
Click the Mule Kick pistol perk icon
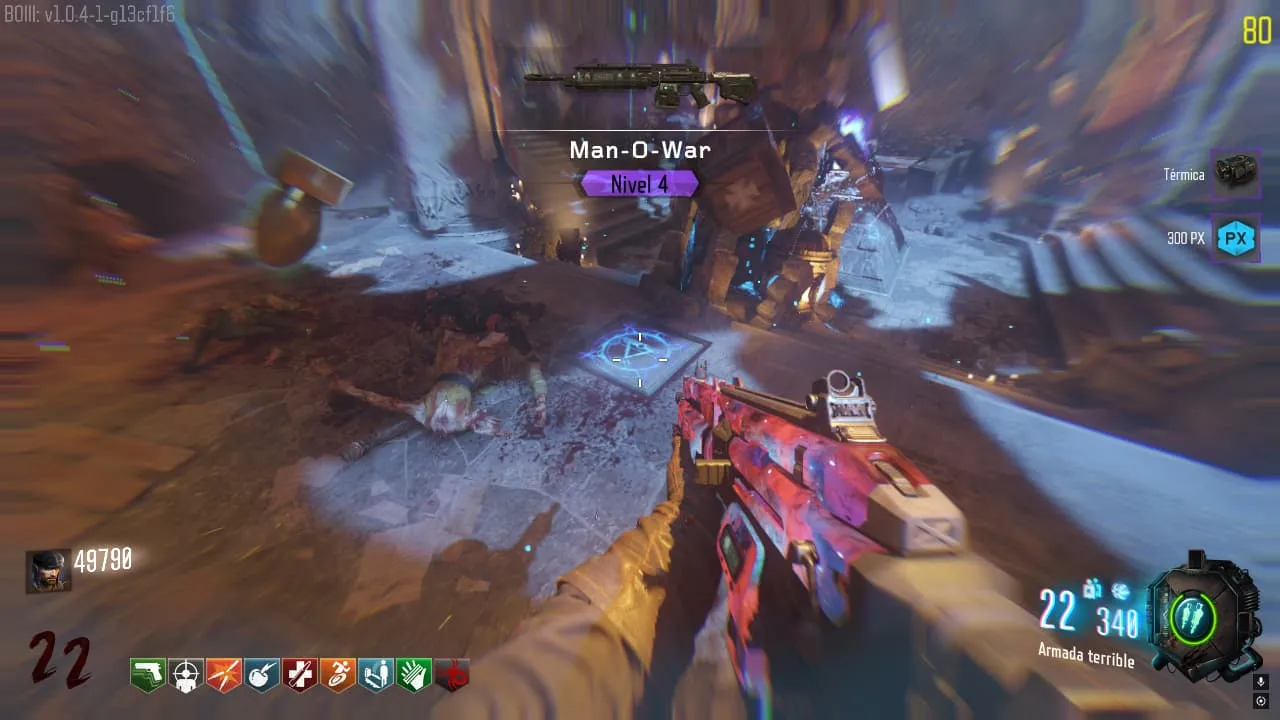pos(147,675)
